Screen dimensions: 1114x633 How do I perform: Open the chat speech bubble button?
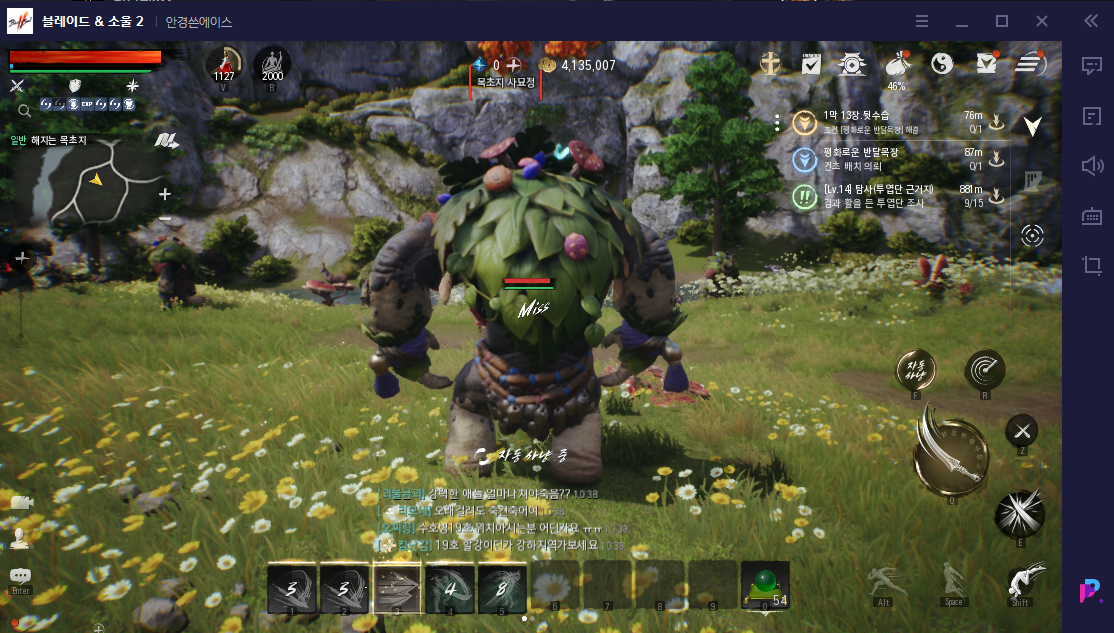click(20, 577)
